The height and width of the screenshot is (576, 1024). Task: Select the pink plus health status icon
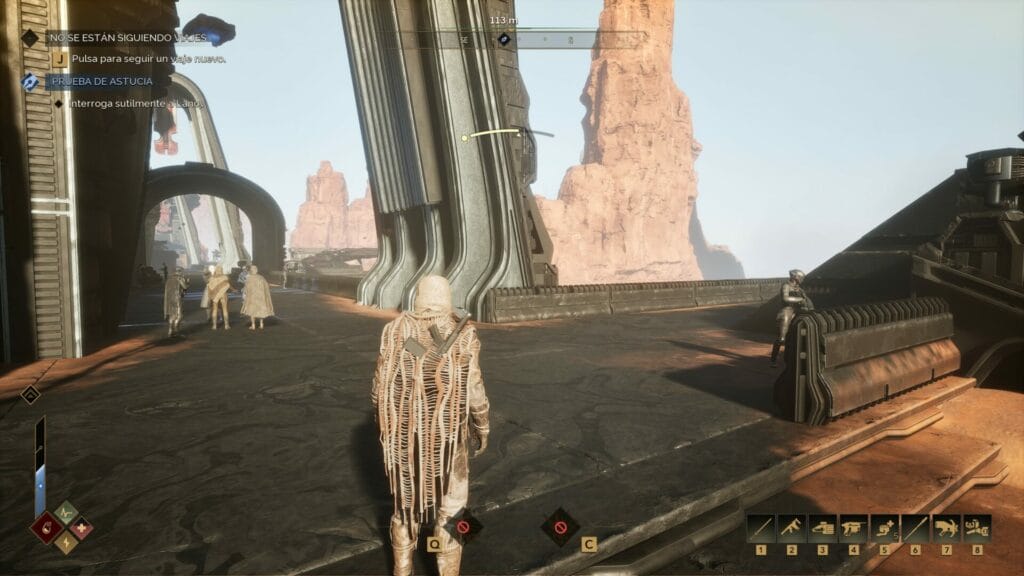[81, 527]
